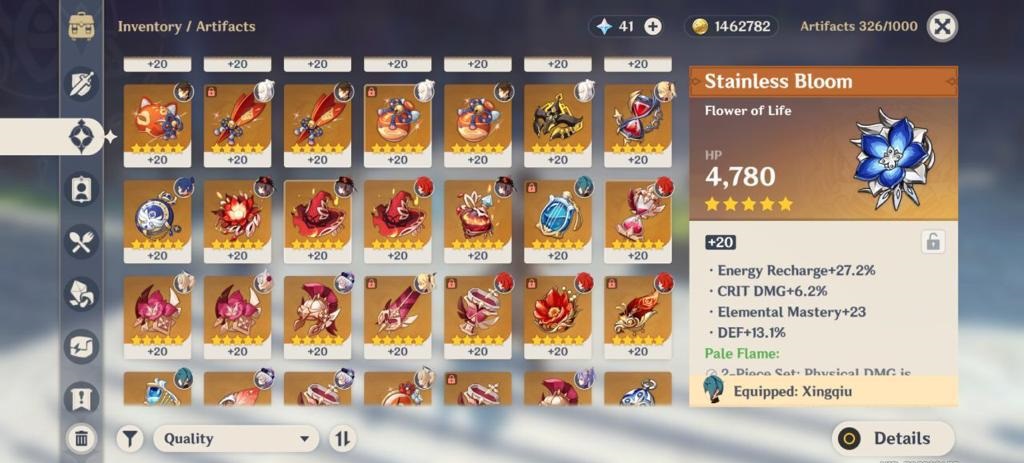Reverse the sort order with the arrows button

[x=342, y=438]
